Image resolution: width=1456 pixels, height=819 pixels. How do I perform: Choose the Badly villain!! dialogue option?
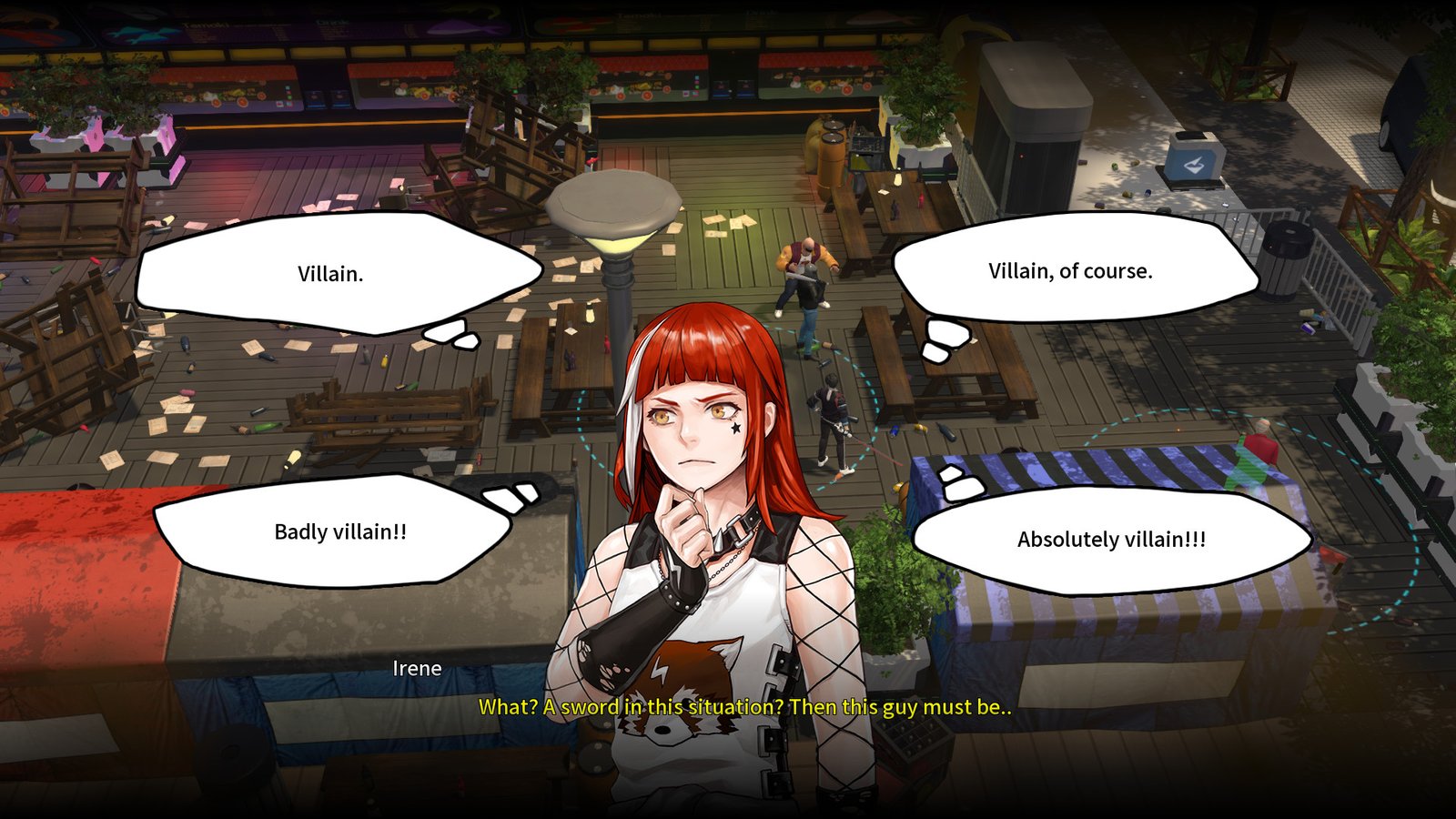(x=341, y=532)
